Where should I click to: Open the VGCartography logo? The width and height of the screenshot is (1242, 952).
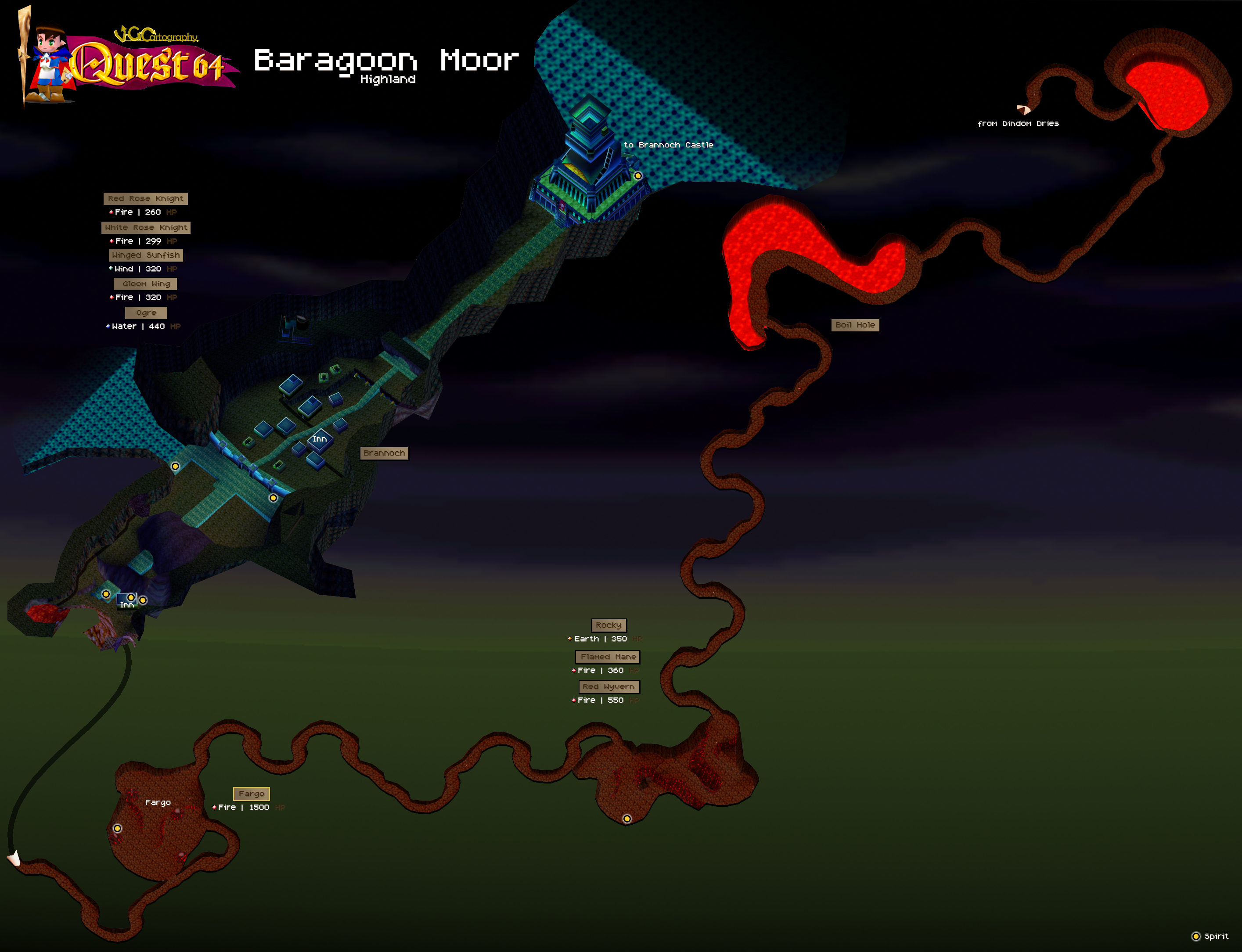(x=156, y=35)
